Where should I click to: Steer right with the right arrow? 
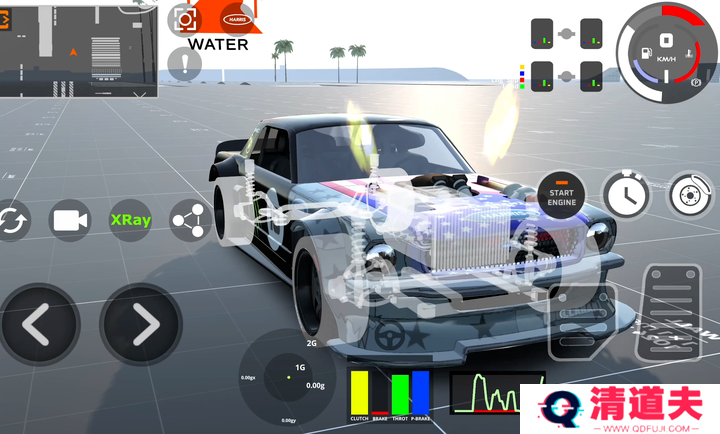click(x=141, y=324)
